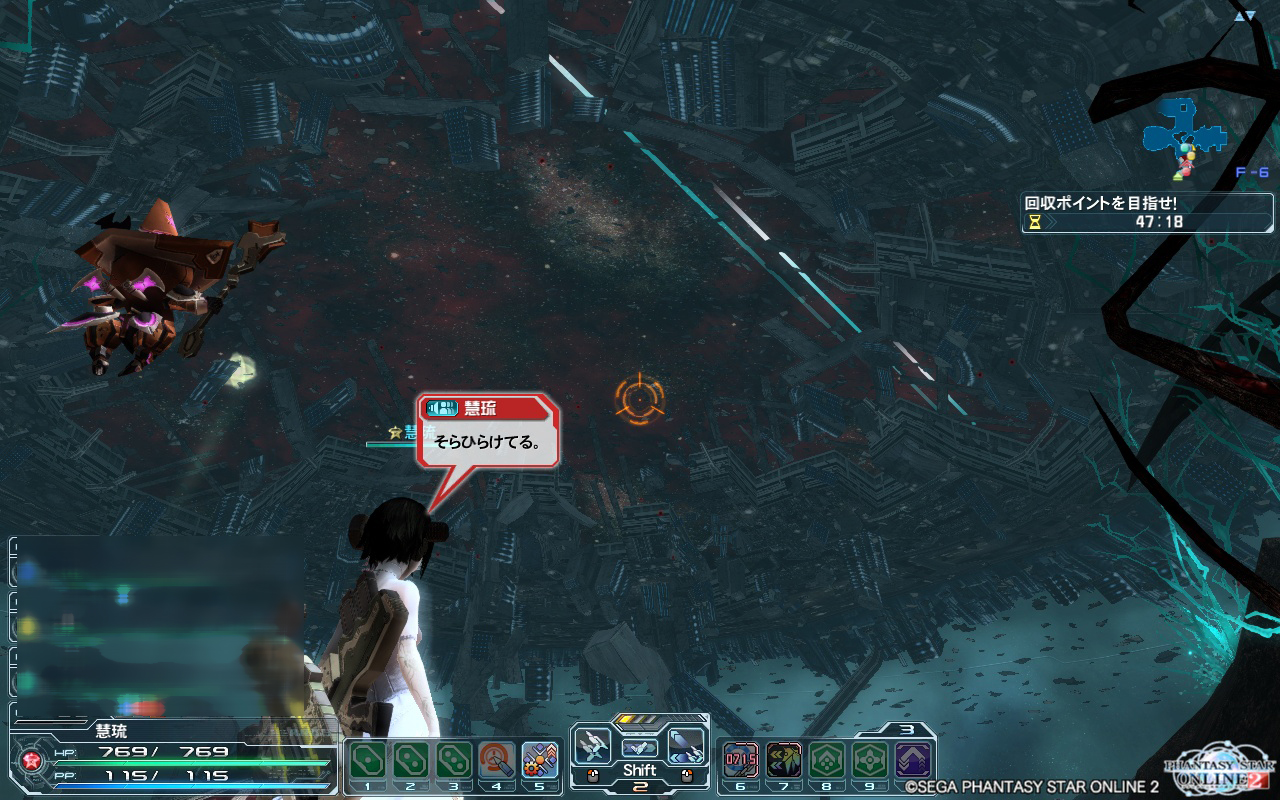Select the left weapon palette photon art

(x=593, y=746)
